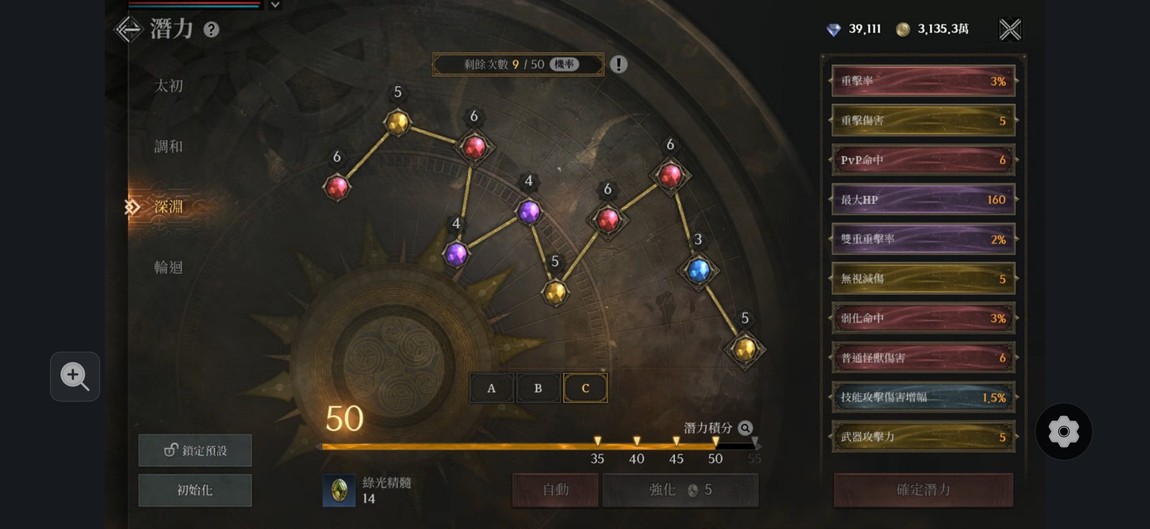Switch to the 太初 tab
The width and height of the screenshot is (1150, 529).
(169, 86)
